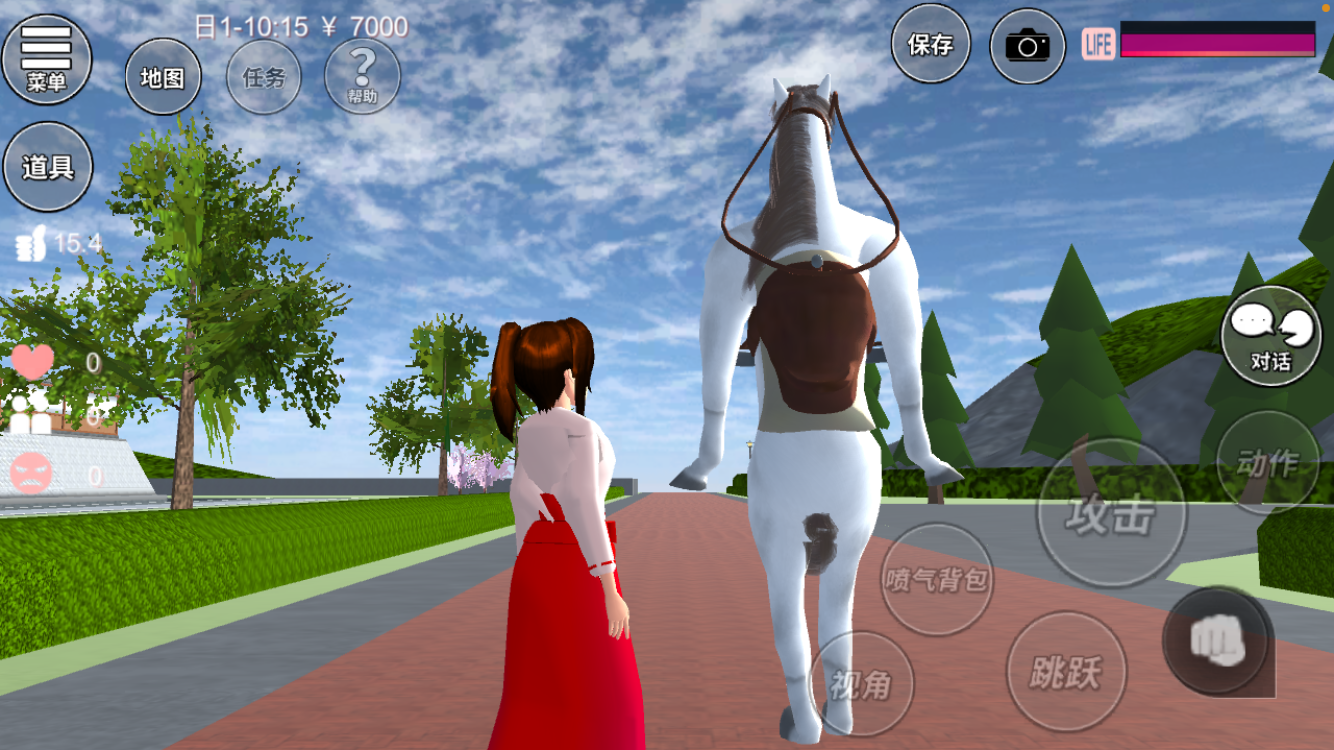The image size is (1334, 750).
Task: Save the game with 保存
Action: tap(930, 44)
